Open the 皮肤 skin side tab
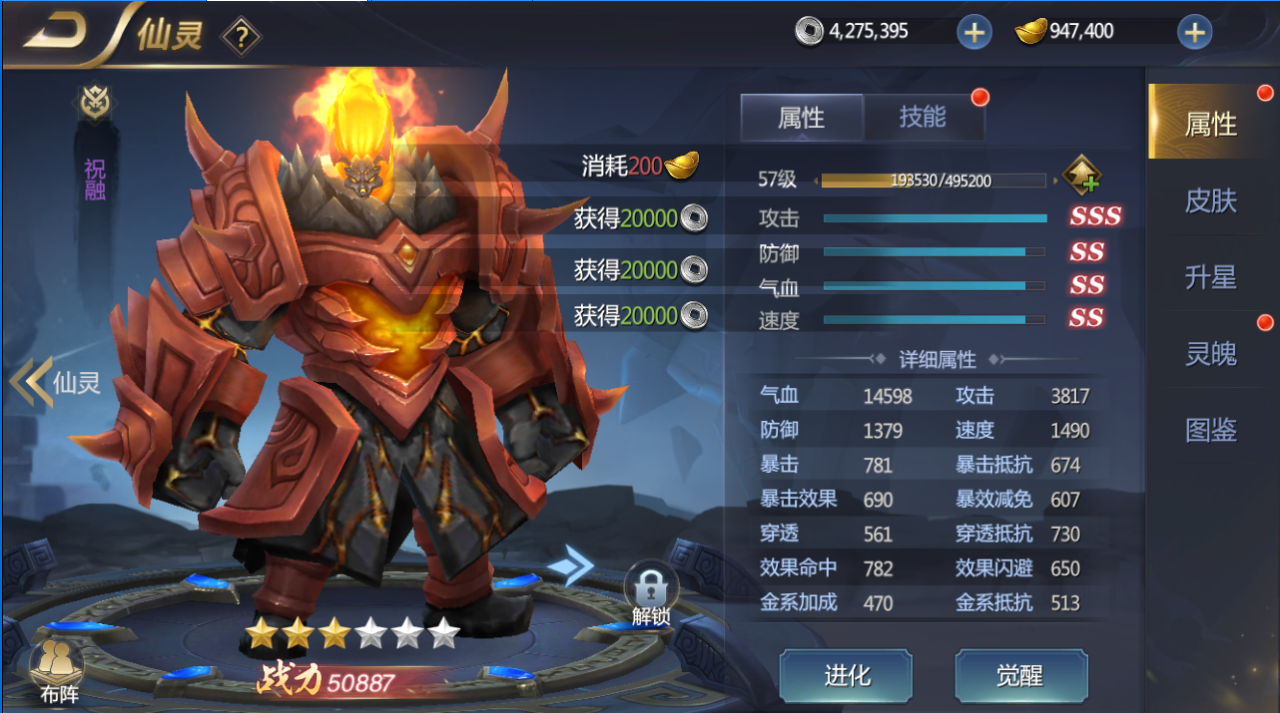 click(x=1210, y=201)
